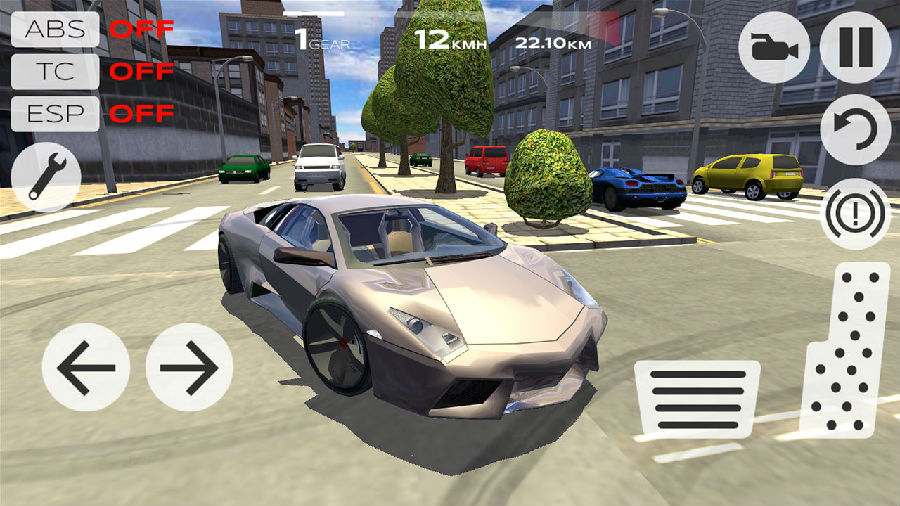Reset the car with the circular arrow
Screen dimensions: 900x506
[855, 130]
